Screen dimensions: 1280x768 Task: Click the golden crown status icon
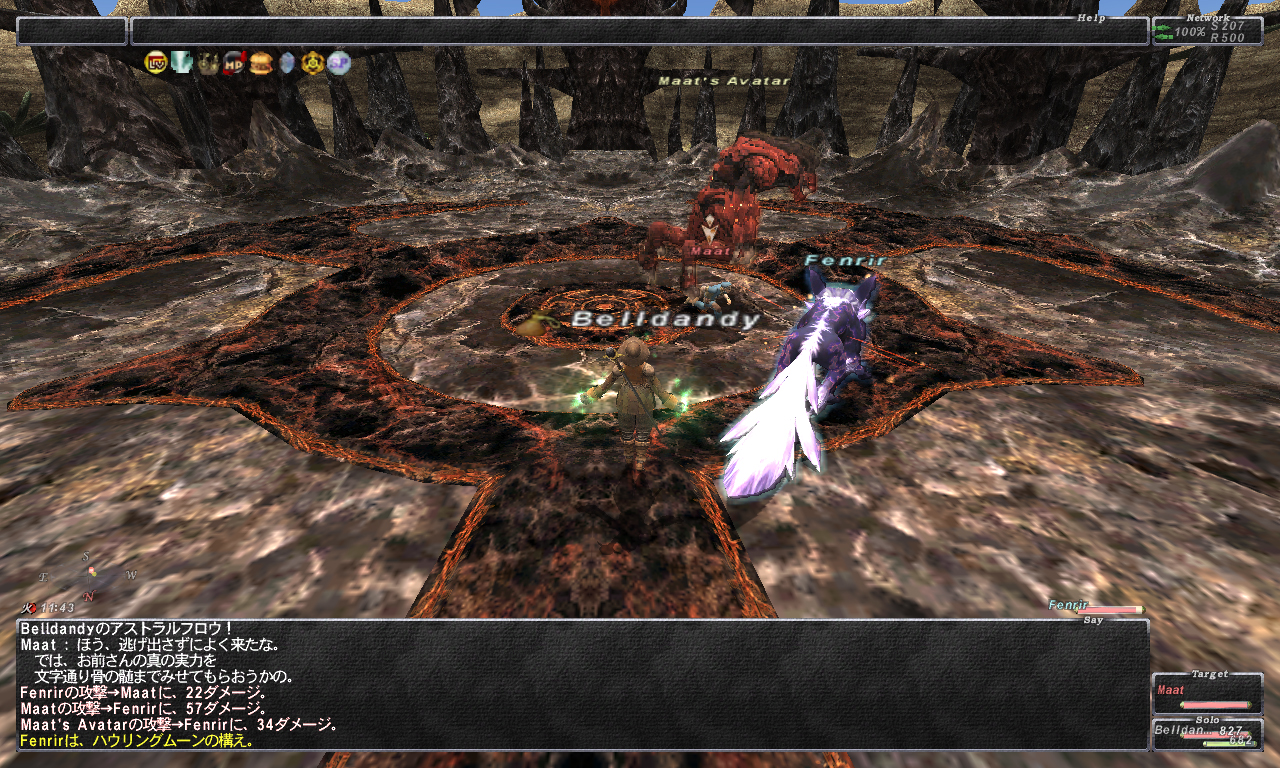click(208, 63)
